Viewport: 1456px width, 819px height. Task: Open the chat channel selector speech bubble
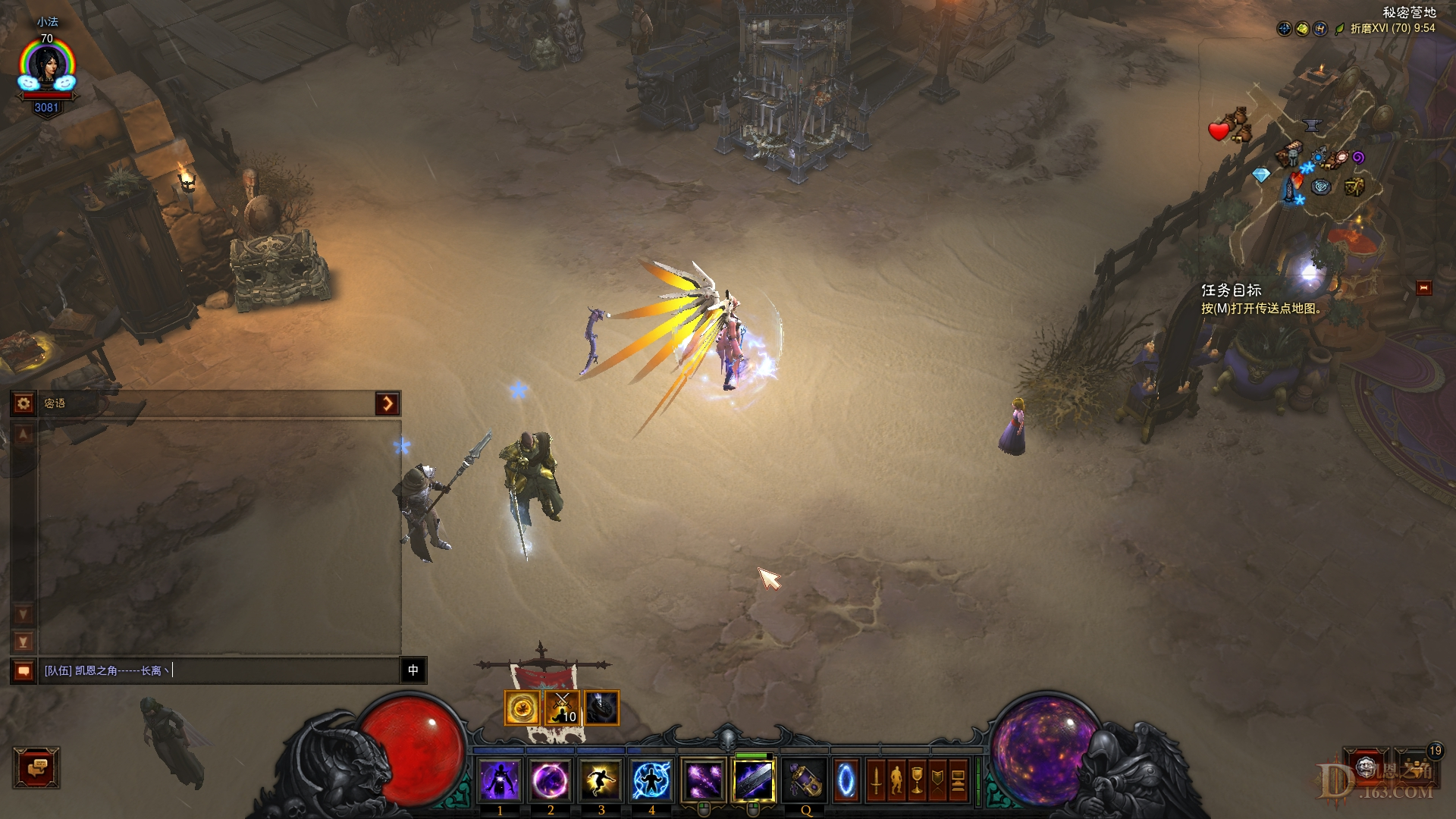(24, 671)
